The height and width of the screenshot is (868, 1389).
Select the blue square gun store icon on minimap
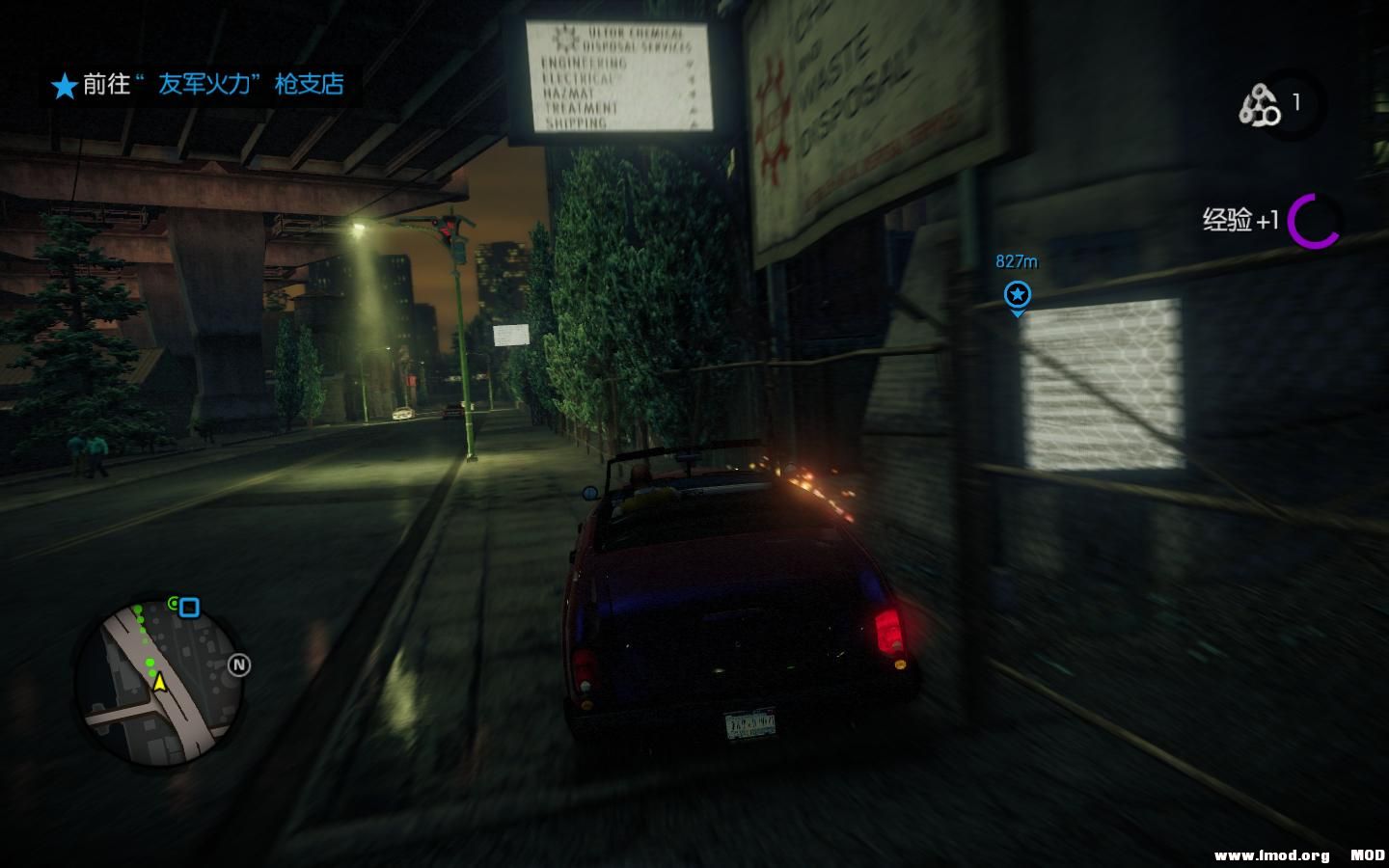(x=189, y=606)
